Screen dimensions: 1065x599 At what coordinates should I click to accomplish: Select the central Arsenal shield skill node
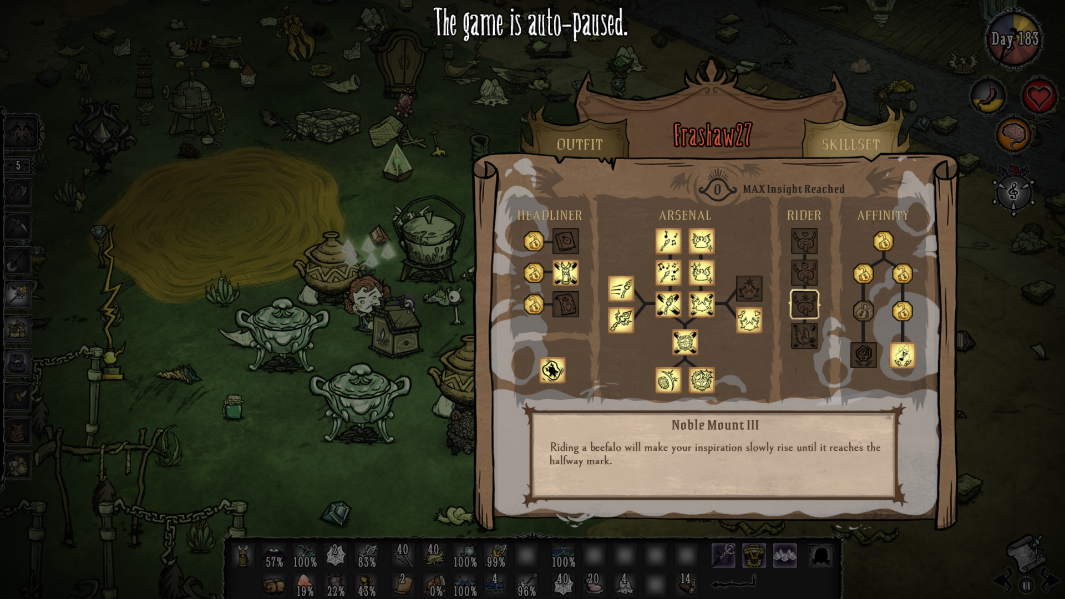coord(685,342)
